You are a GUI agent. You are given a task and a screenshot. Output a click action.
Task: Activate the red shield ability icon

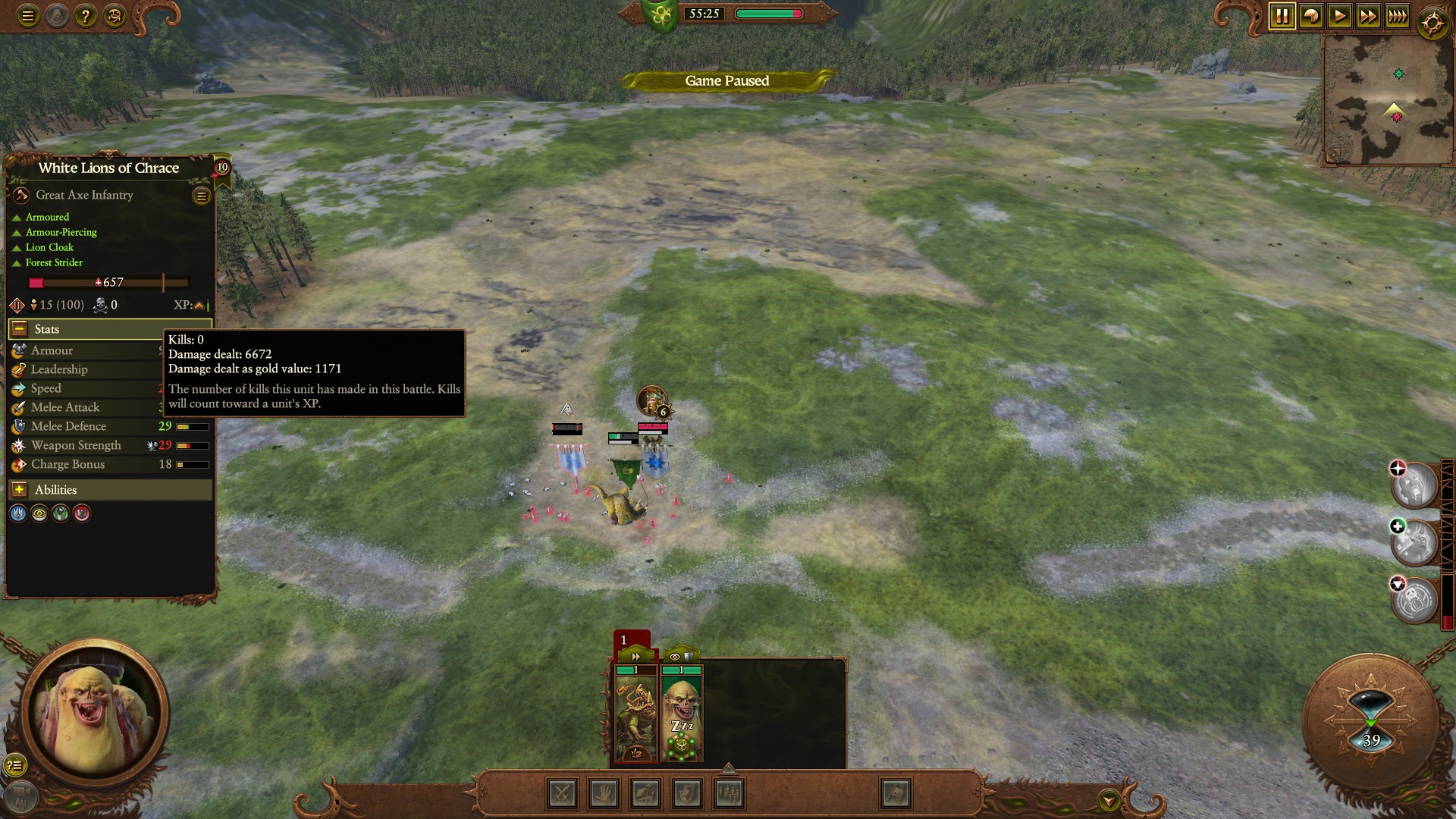tap(82, 513)
